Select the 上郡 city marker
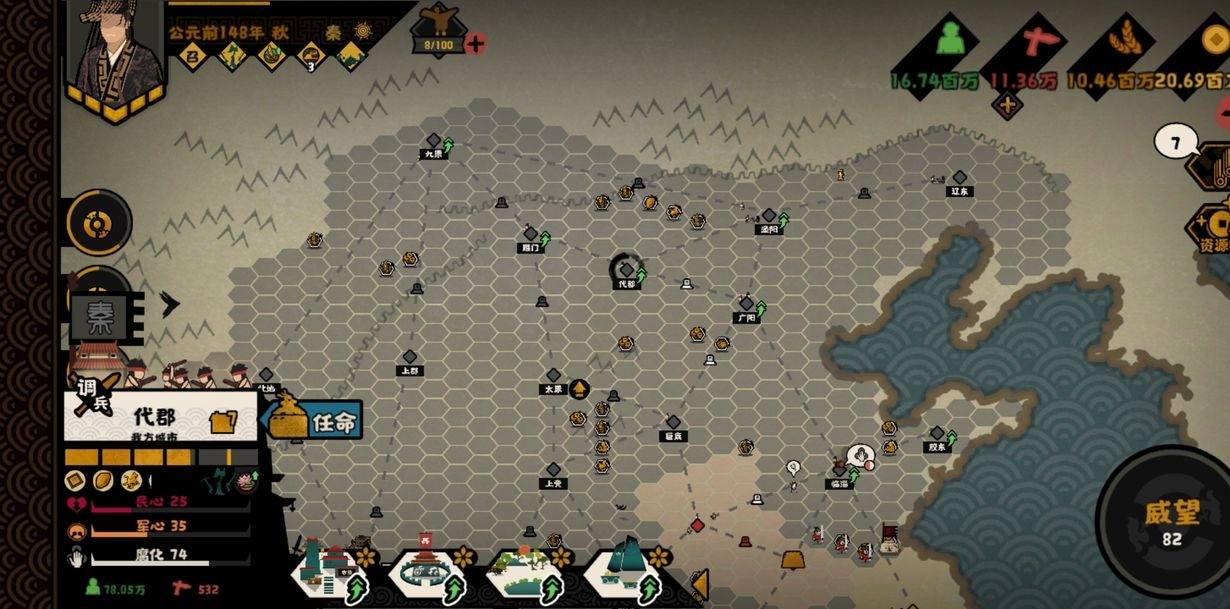 pos(409,360)
